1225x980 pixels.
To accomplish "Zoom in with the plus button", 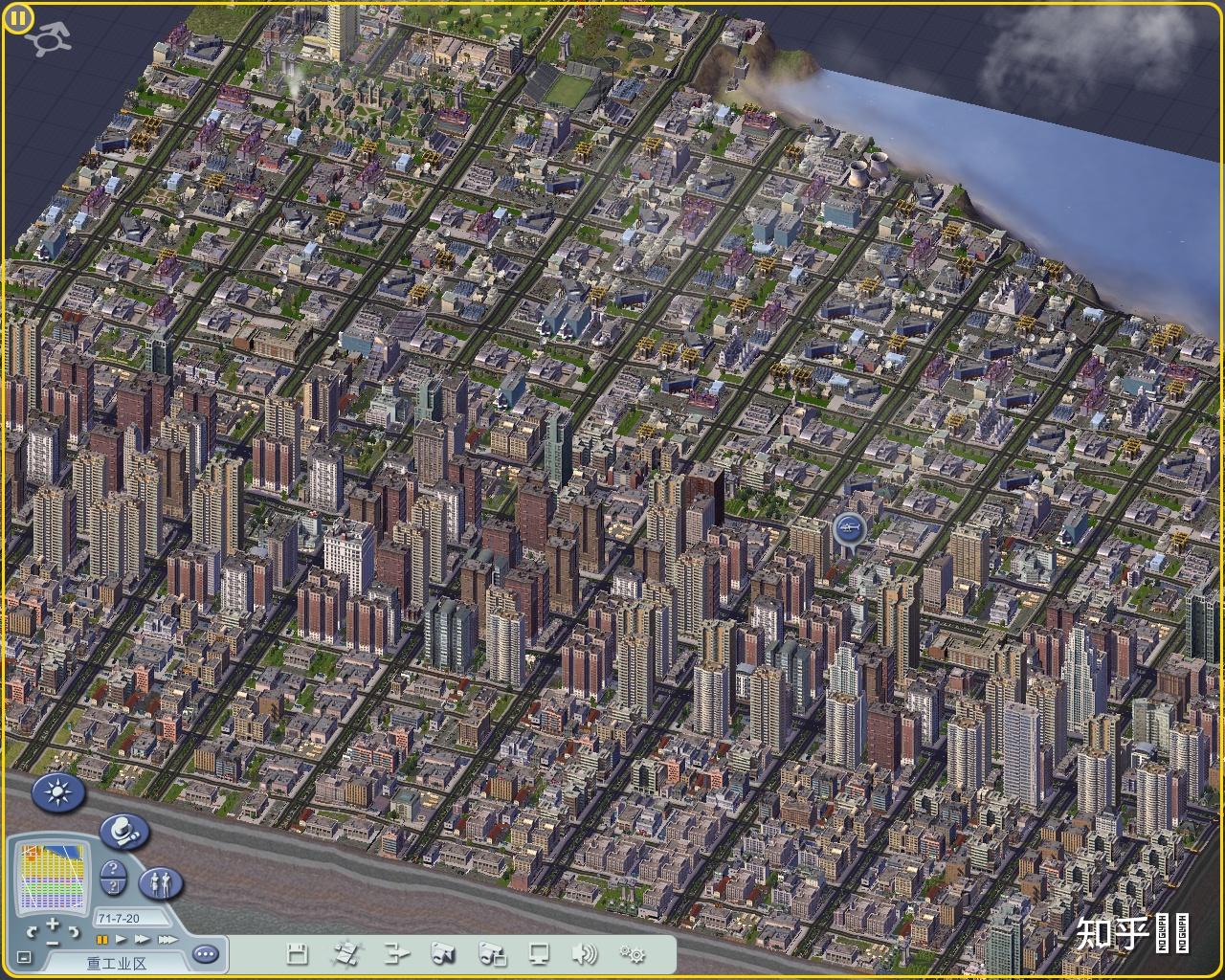I will point(53,923).
